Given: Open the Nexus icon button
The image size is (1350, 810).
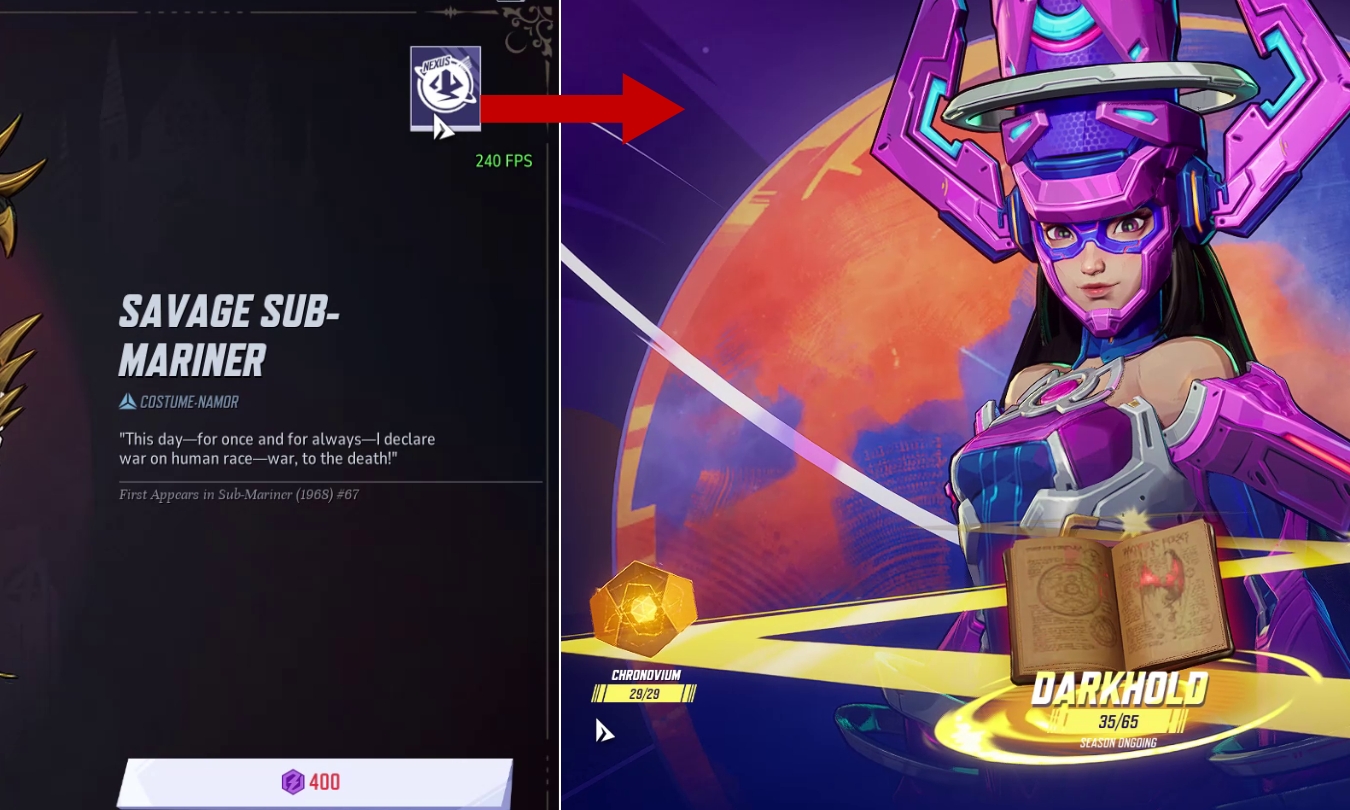Looking at the screenshot, I should click(445, 88).
